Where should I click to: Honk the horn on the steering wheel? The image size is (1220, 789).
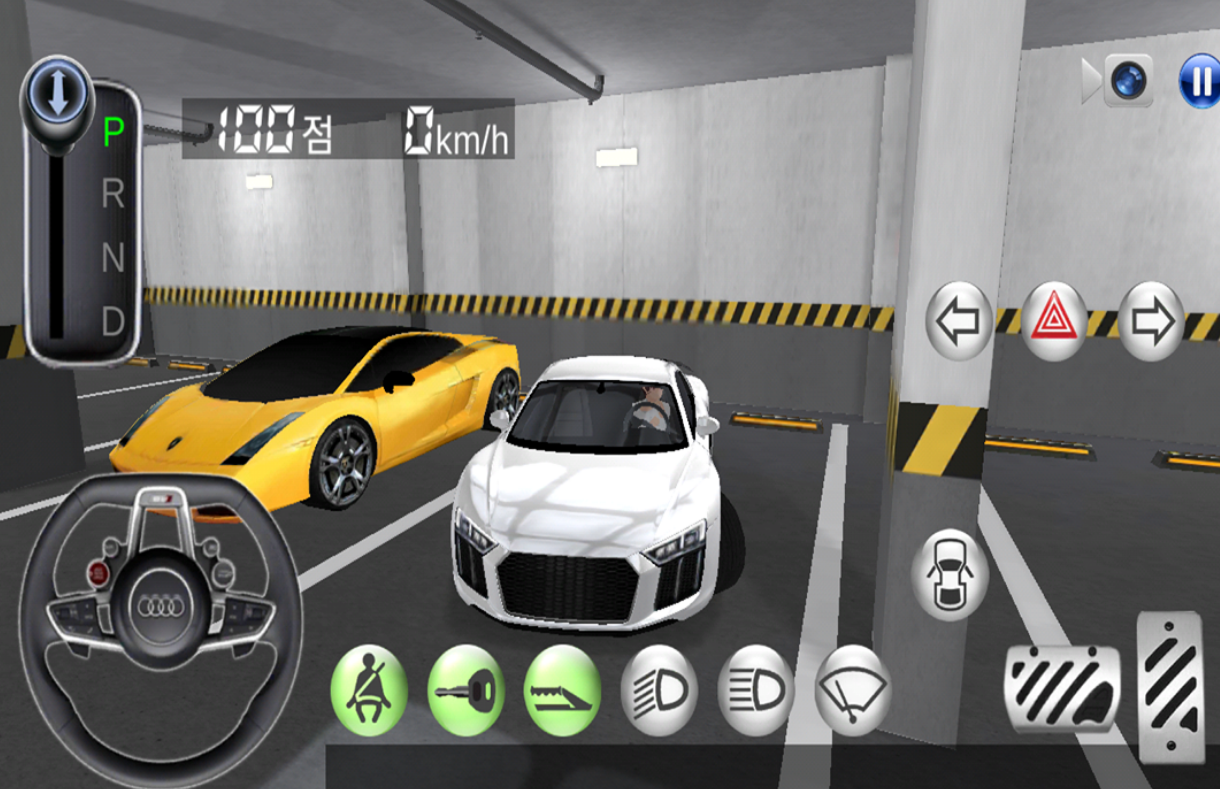[160, 605]
